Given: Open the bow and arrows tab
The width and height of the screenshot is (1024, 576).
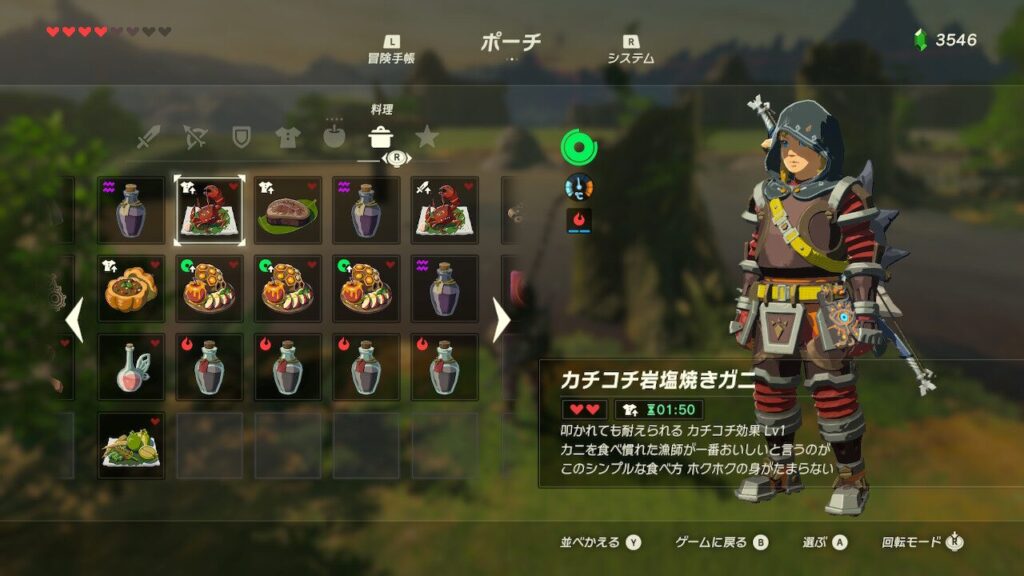Looking at the screenshot, I should coord(195,138).
